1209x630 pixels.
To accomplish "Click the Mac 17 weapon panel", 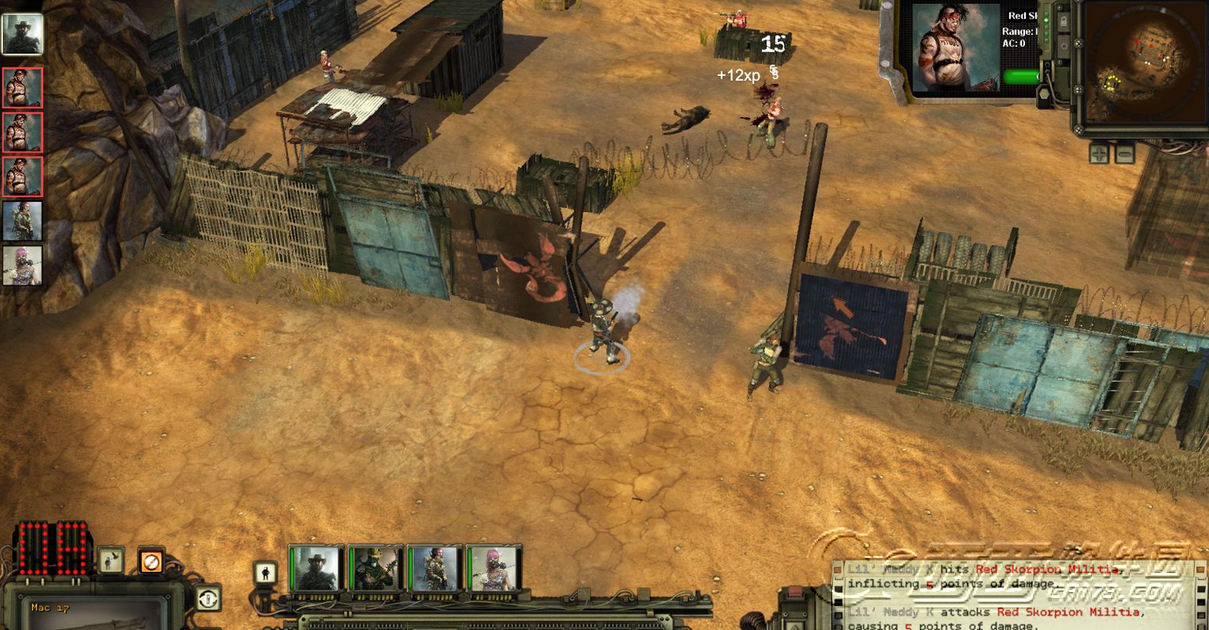I will click(x=90, y=610).
